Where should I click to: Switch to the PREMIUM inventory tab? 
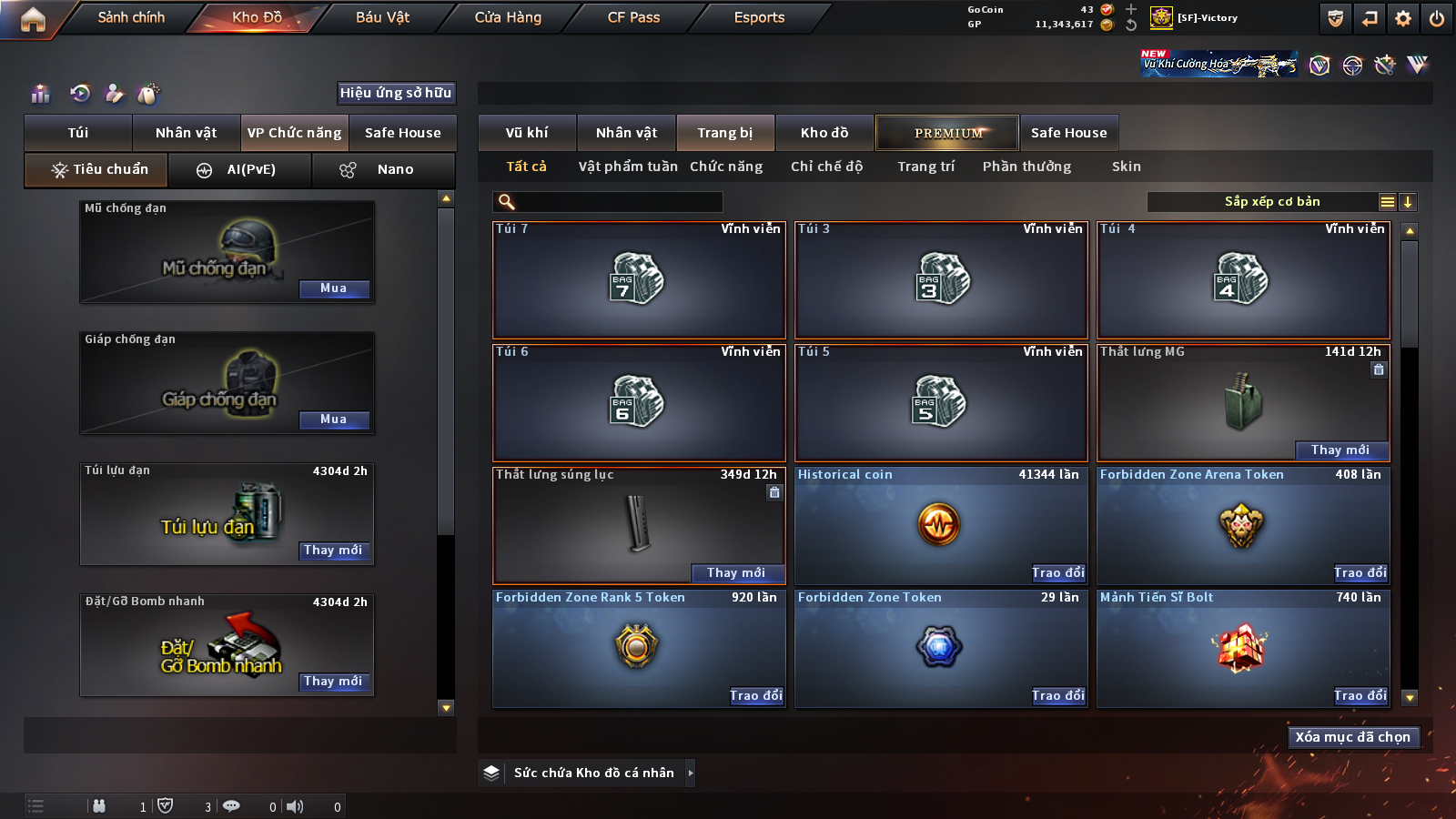[947, 133]
